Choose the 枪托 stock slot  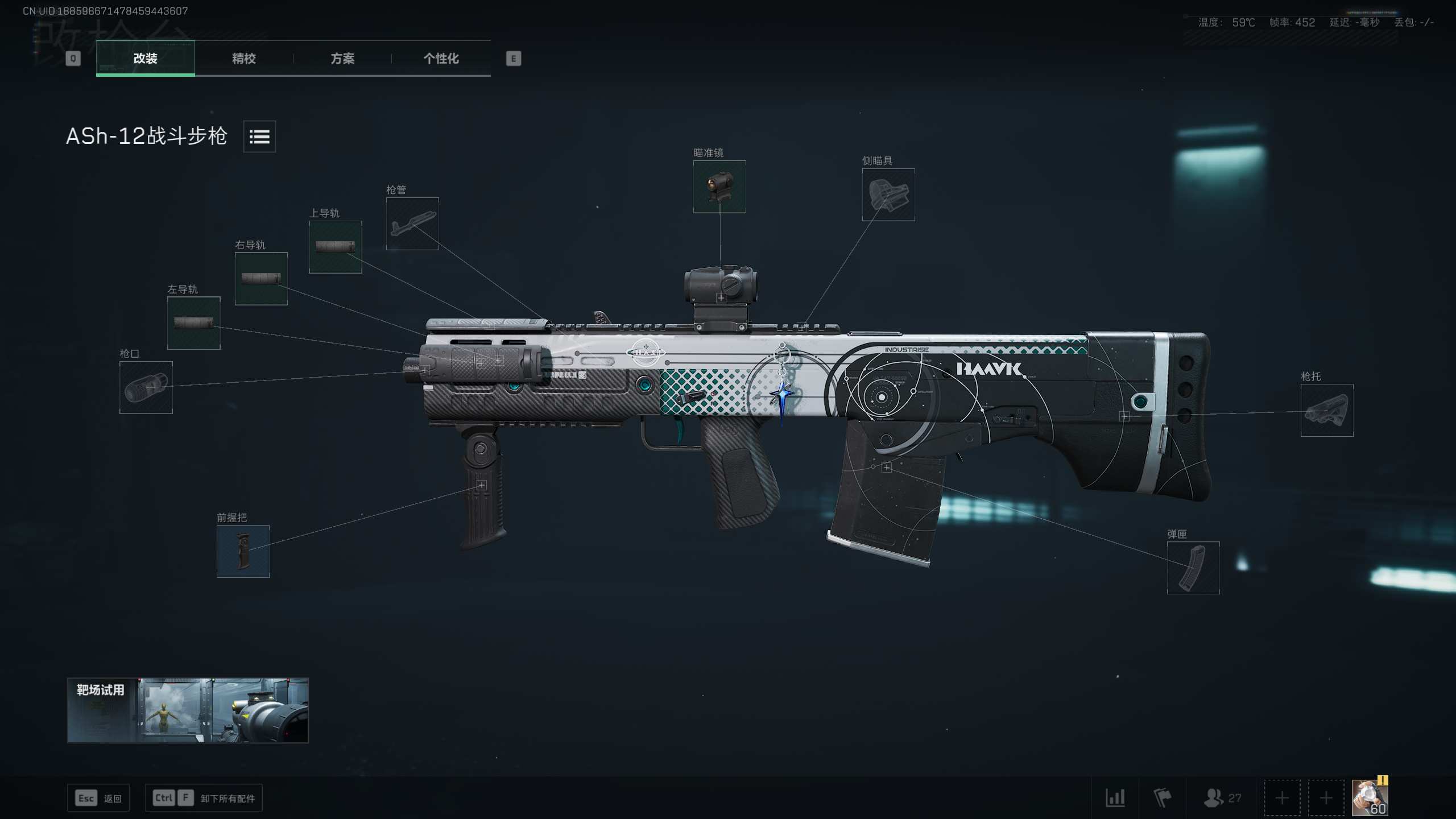(1326, 410)
